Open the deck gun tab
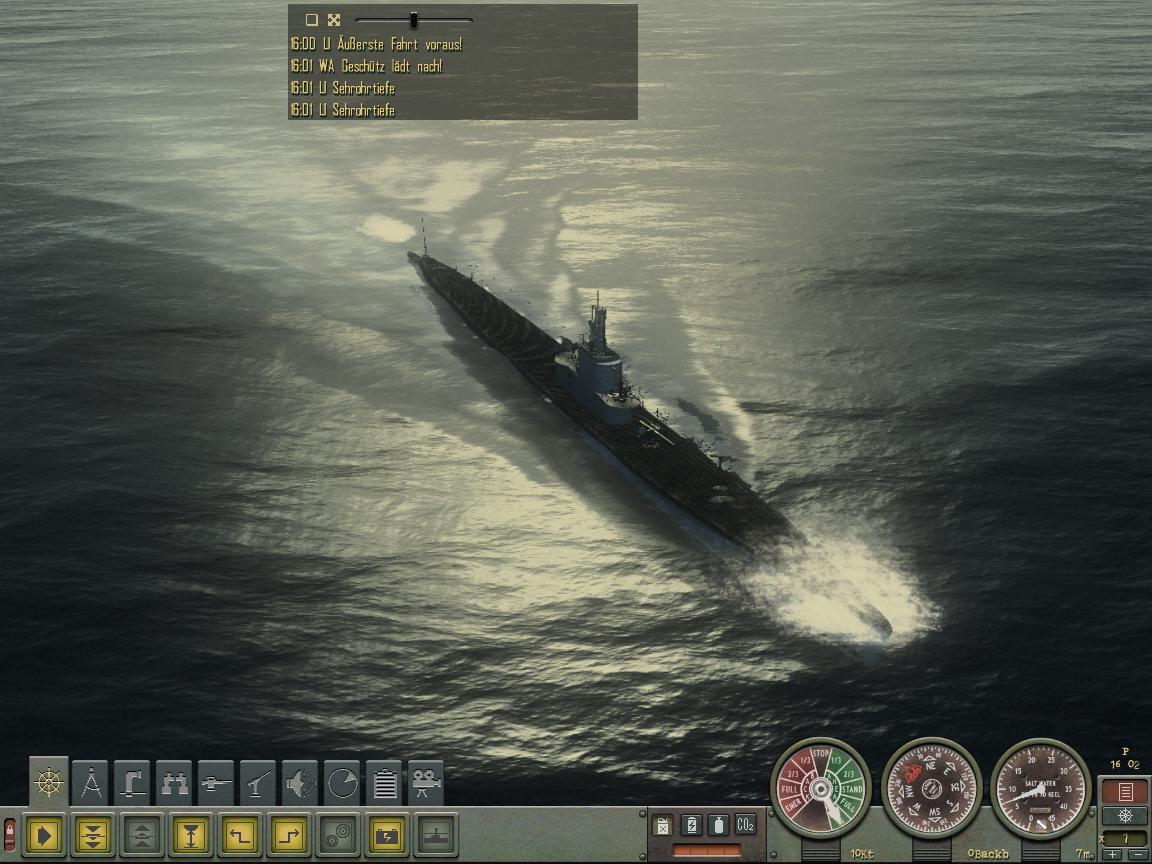This screenshot has height=864, width=1152. tap(258, 782)
